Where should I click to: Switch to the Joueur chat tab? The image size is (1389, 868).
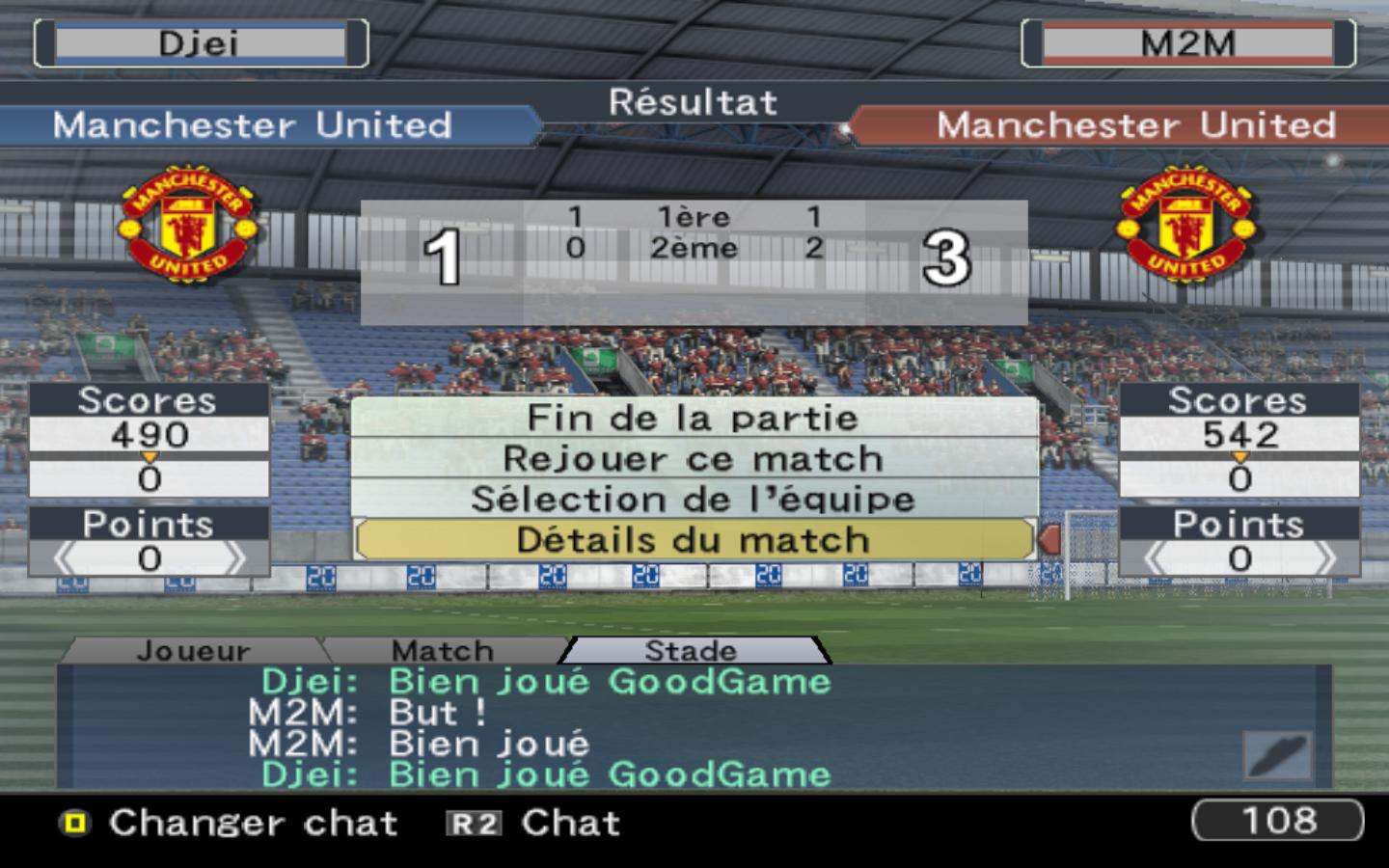[x=193, y=651]
